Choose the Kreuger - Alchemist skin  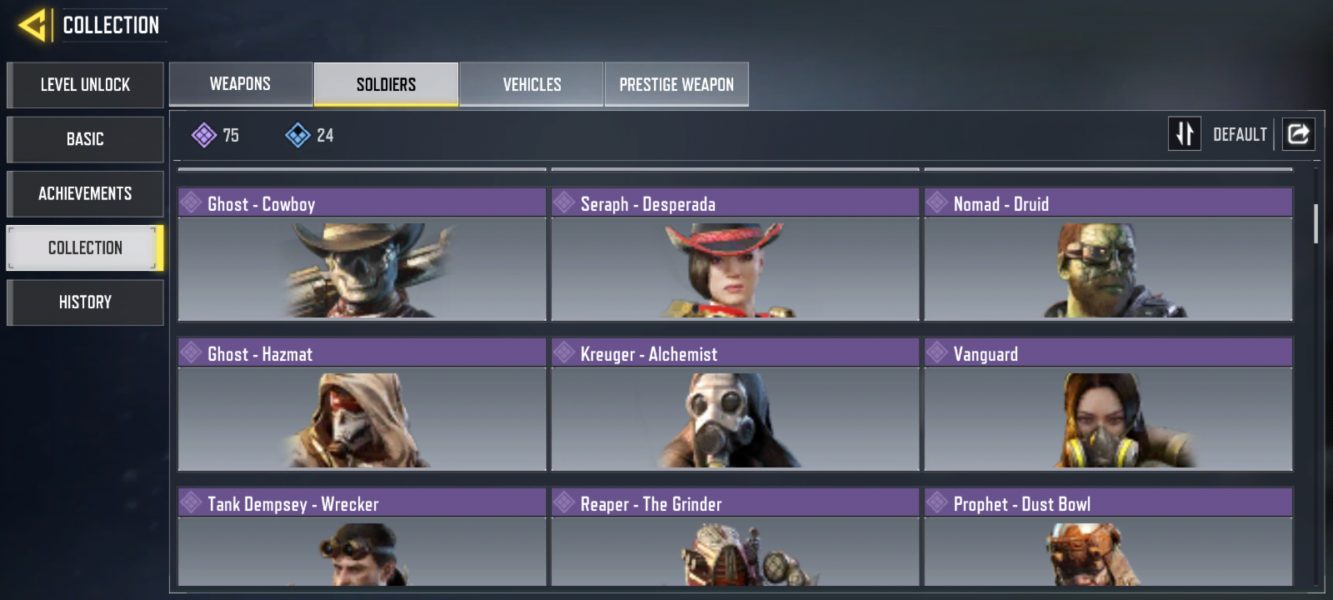click(x=735, y=405)
